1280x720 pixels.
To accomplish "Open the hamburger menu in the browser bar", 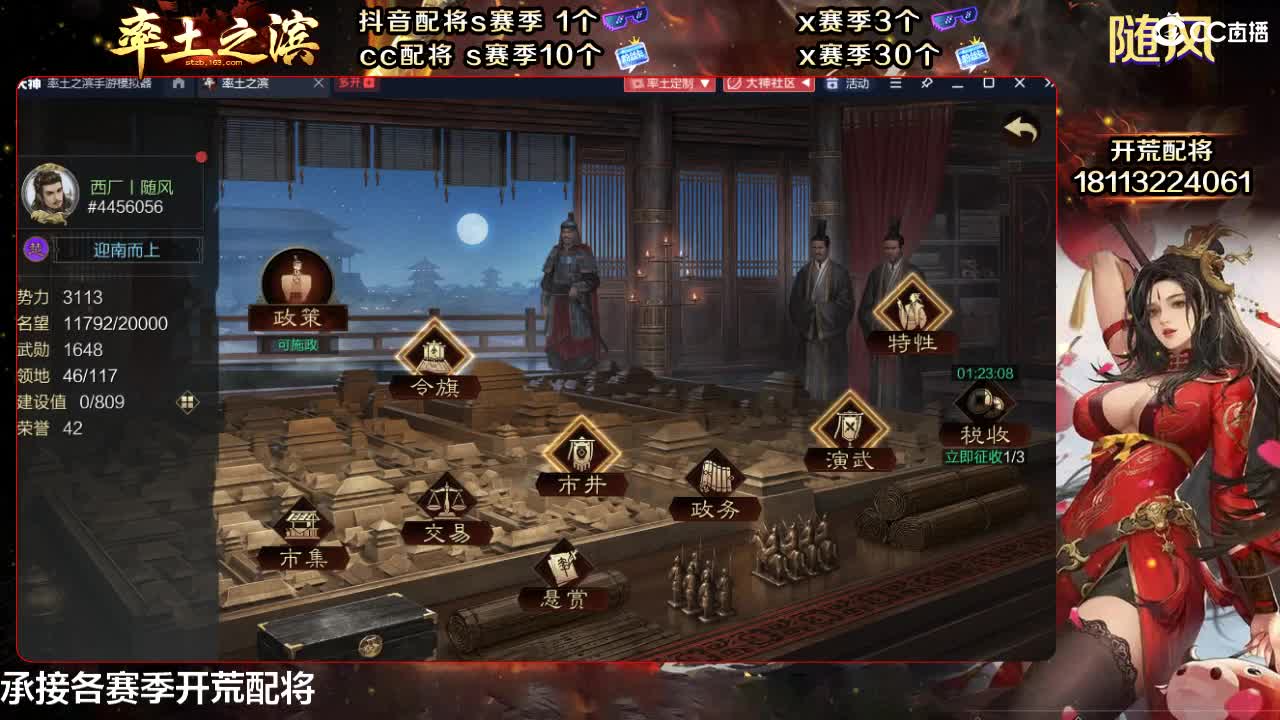I will coord(895,84).
